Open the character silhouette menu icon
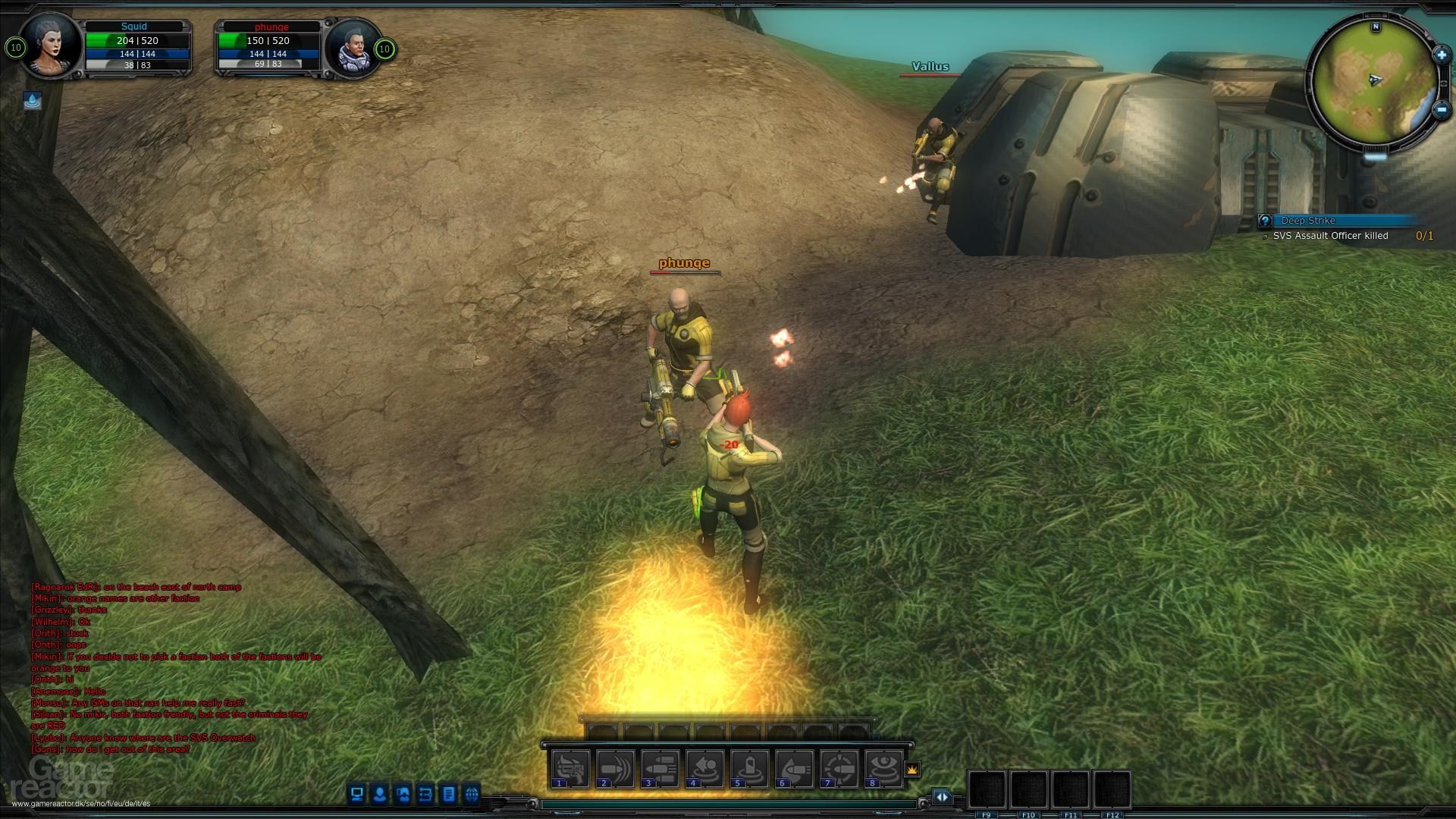This screenshot has height=819, width=1456. coord(380,794)
